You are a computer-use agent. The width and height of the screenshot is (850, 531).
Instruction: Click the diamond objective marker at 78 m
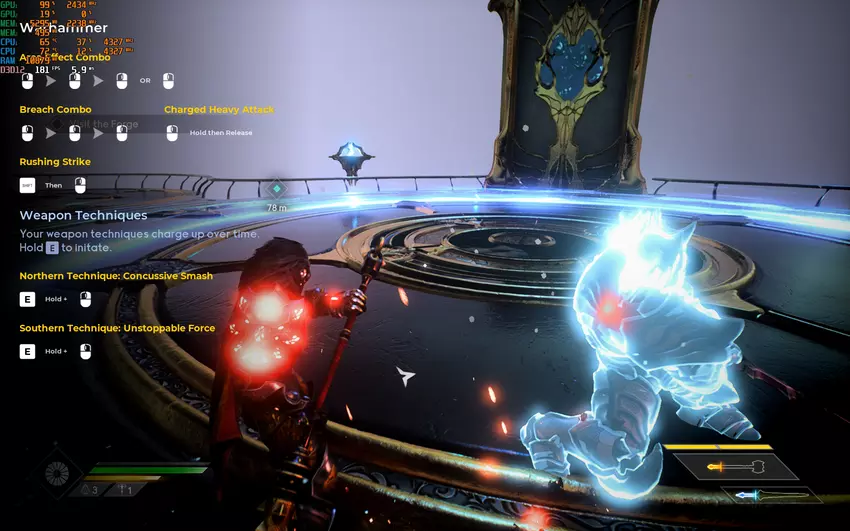pyautogui.click(x=277, y=188)
